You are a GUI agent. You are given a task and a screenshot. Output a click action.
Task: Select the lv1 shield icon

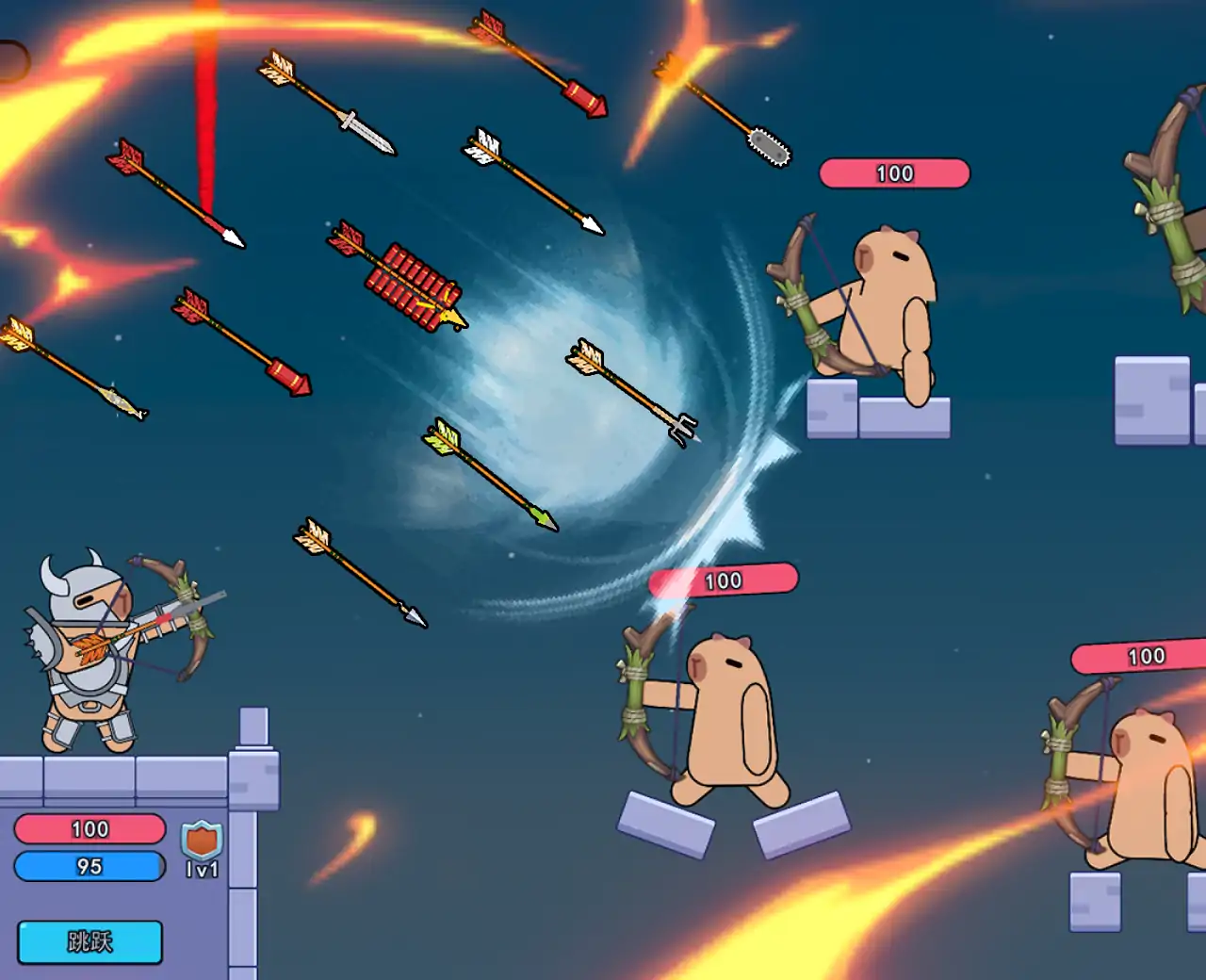(202, 841)
